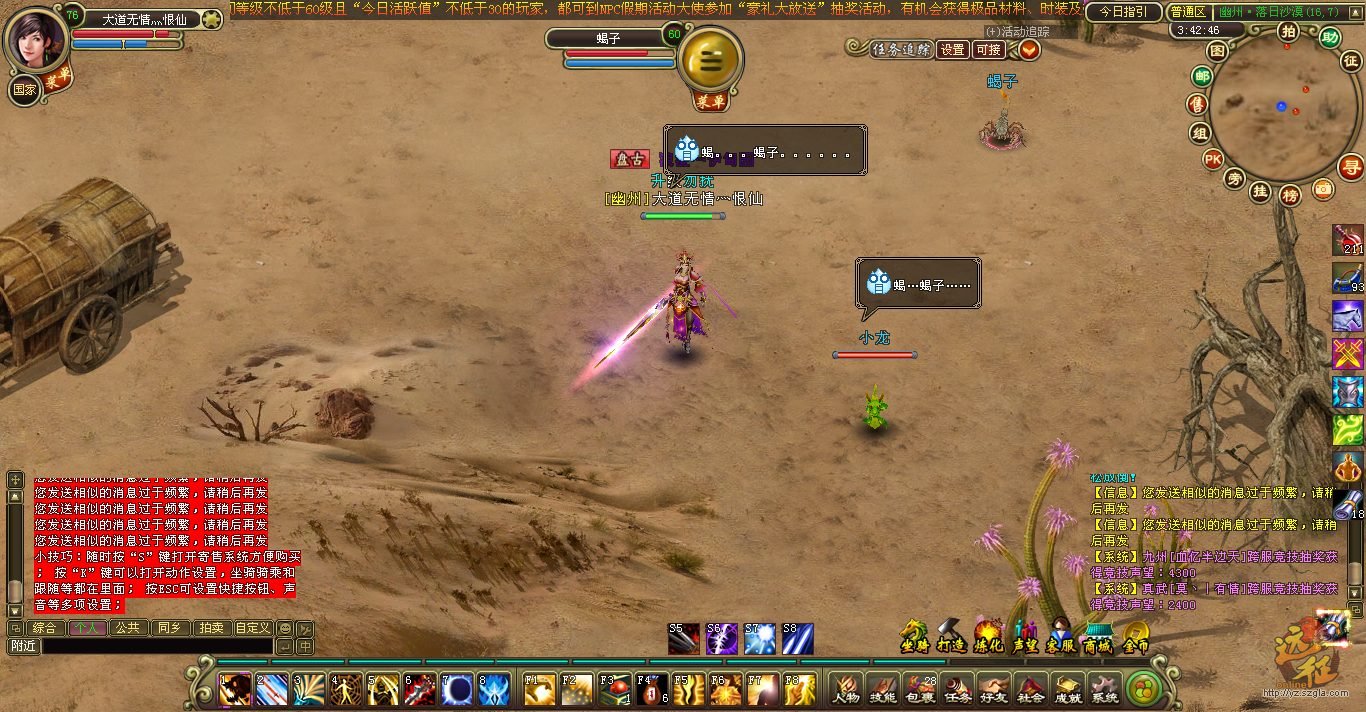Open the mail with the 邮 button
The width and height of the screenshot is (1366, 712).
[x=1202, y=77]
